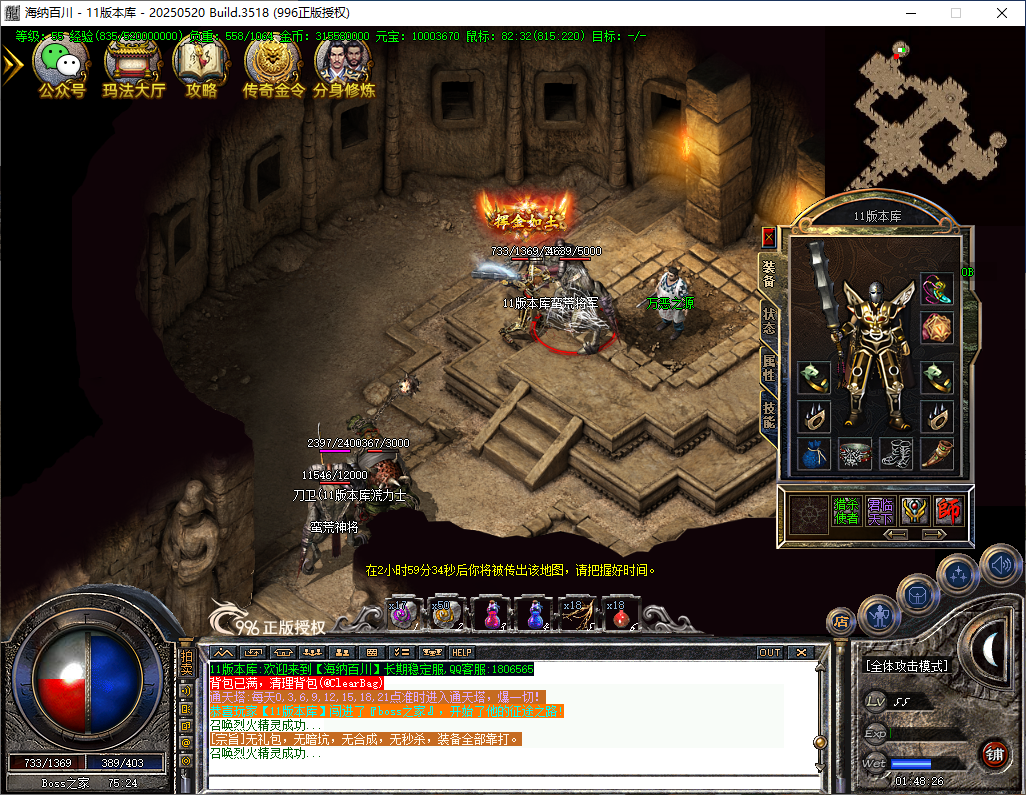Click the HELP button above chat
The width and height of the screenshot is (1026, 795).
pos(461,652)
